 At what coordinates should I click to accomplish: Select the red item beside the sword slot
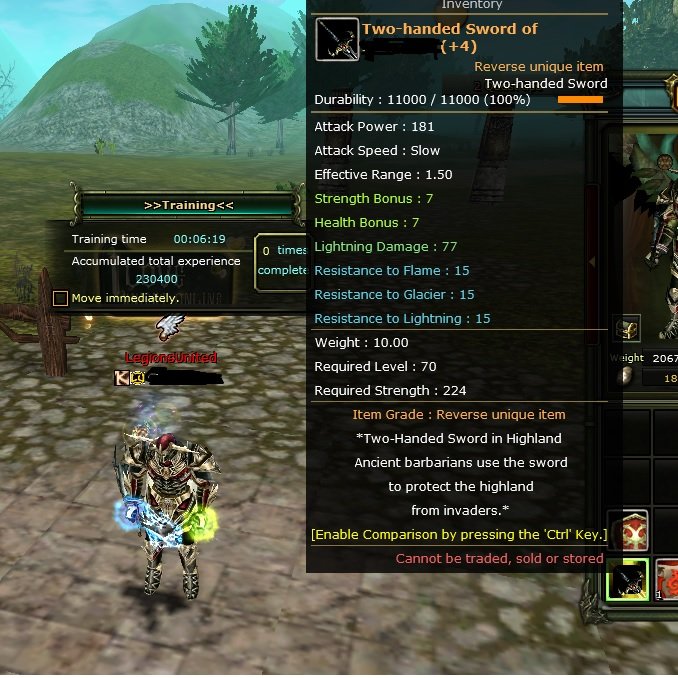668,580
